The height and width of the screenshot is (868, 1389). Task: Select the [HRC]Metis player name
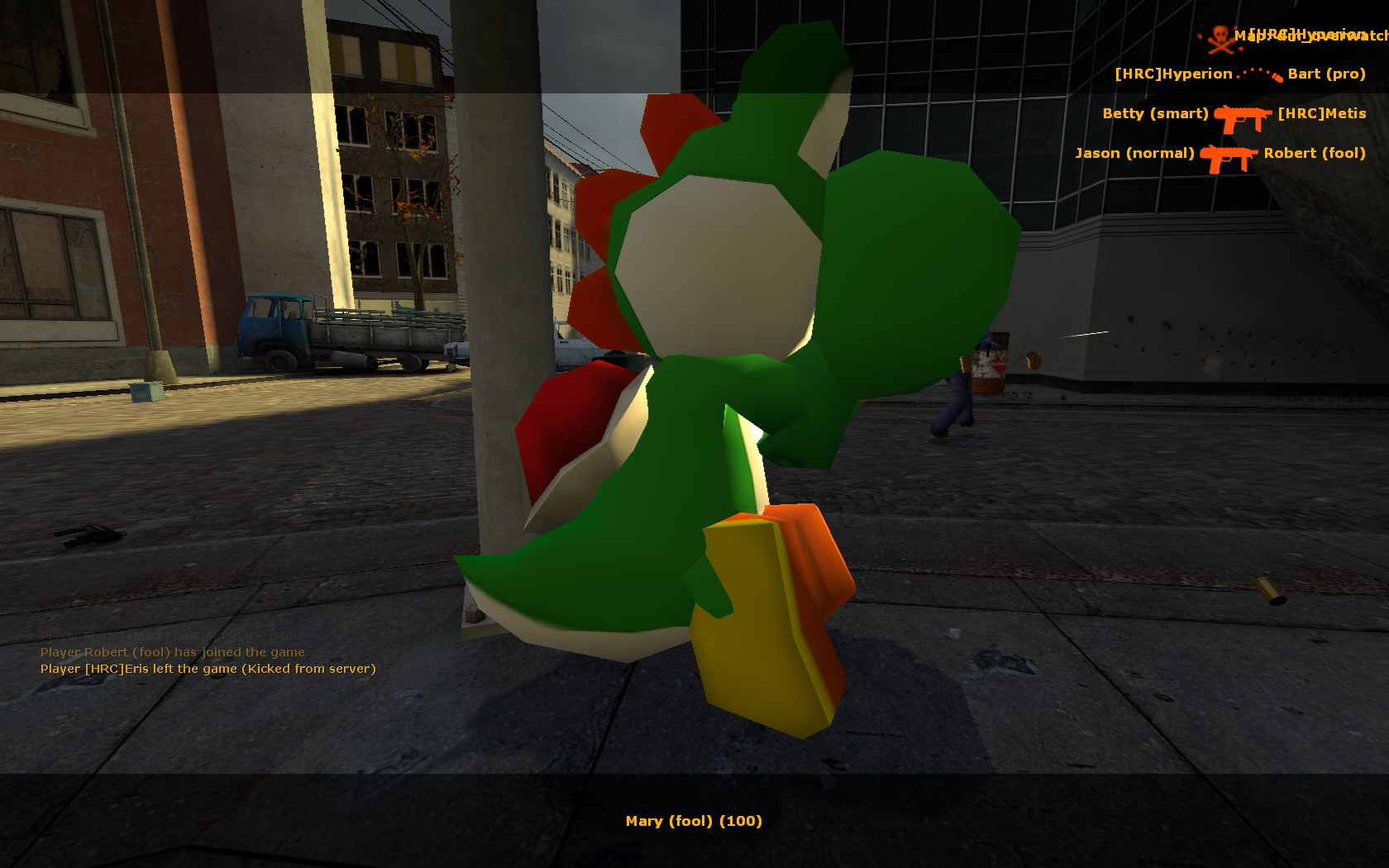[x=1323, y=113]
